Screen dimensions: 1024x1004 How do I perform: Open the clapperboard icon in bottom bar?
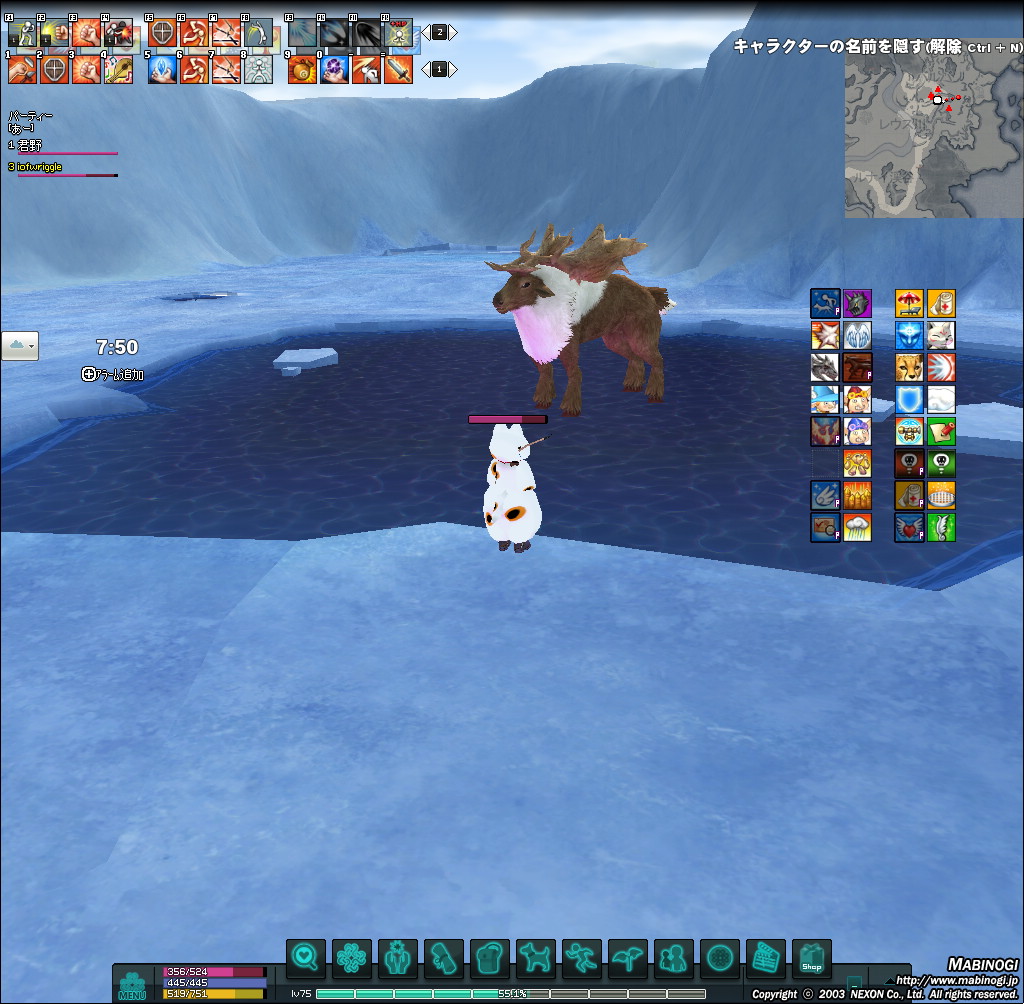(x=766, y=959)
